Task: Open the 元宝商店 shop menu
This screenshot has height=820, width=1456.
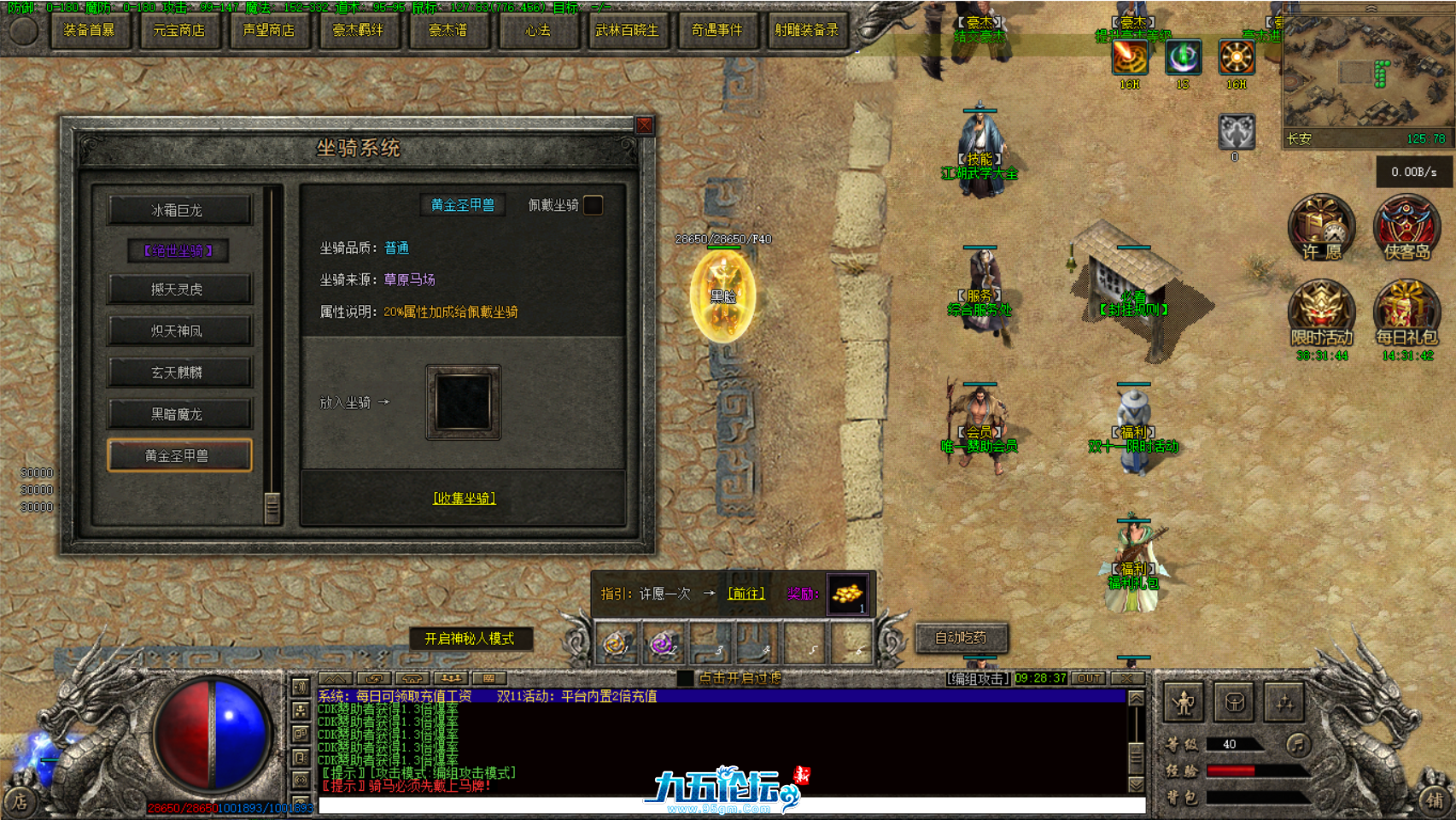Action: (179, 28)
